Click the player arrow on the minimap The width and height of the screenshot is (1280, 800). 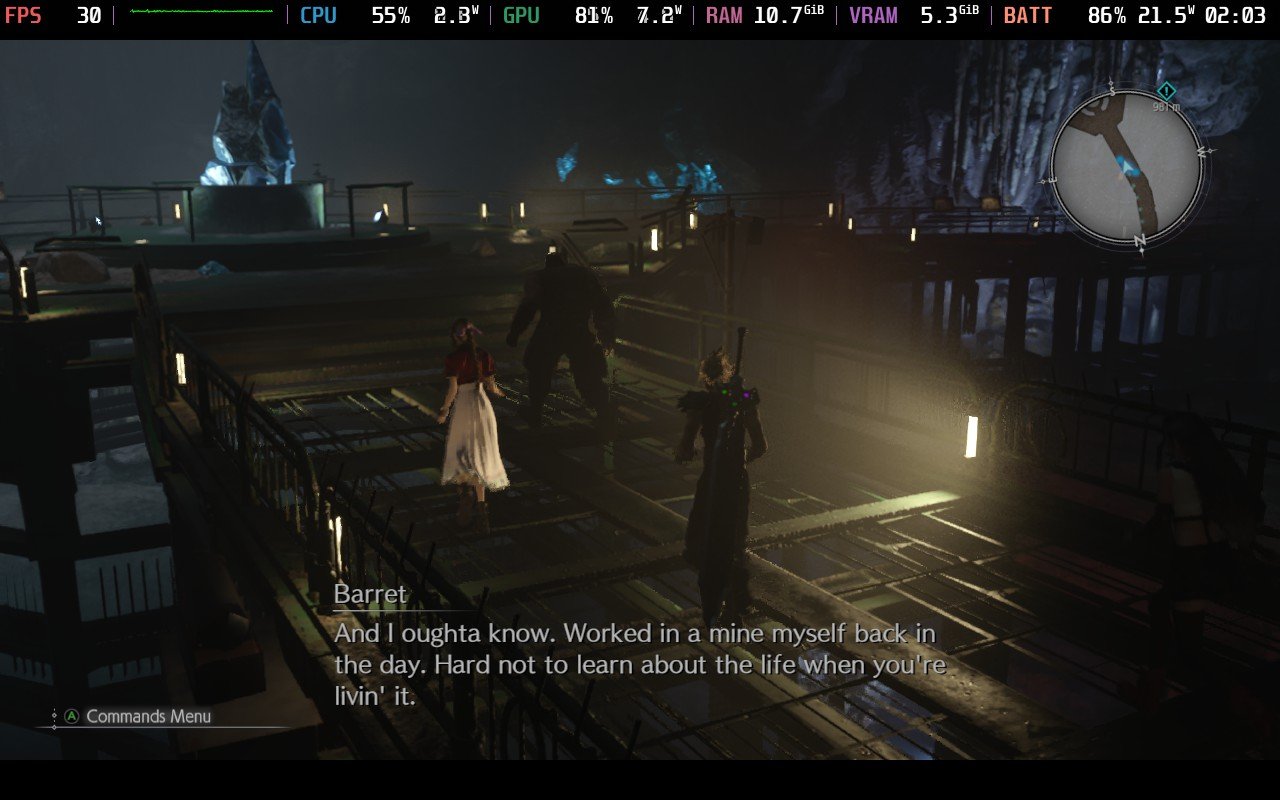pos(1125,164)
